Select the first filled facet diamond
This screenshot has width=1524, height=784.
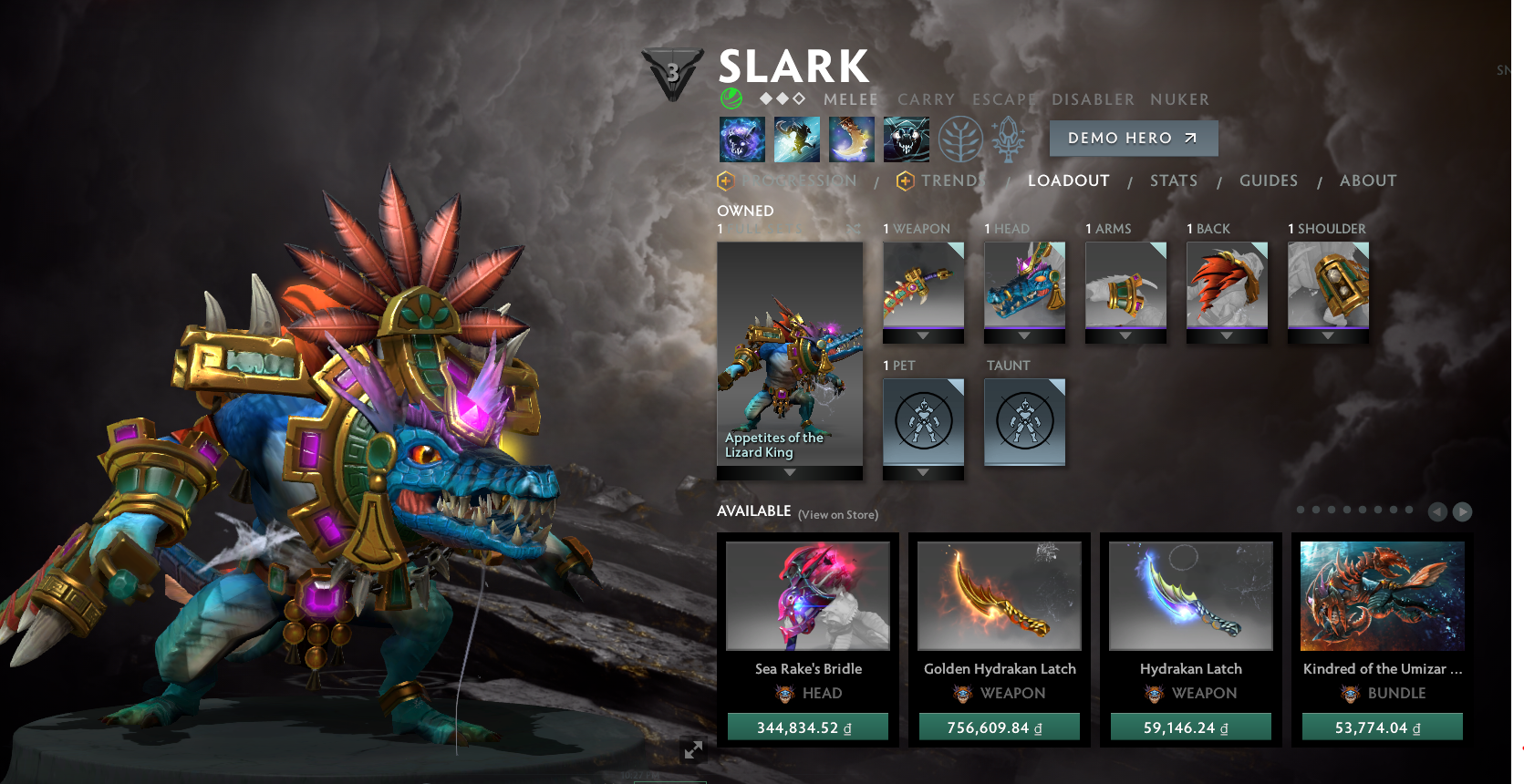[766, 98]
